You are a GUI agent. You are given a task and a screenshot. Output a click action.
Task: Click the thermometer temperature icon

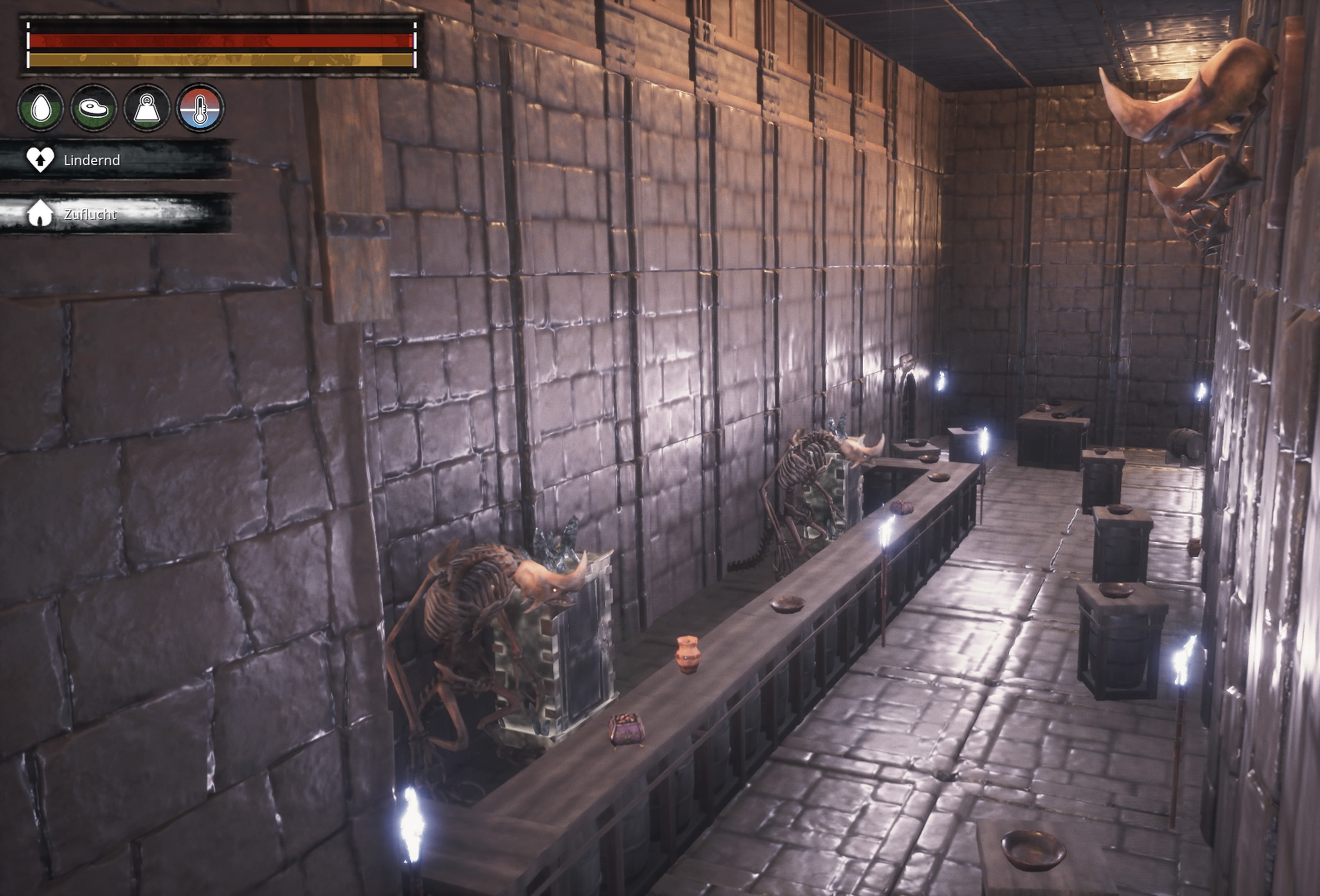point(200,108)
